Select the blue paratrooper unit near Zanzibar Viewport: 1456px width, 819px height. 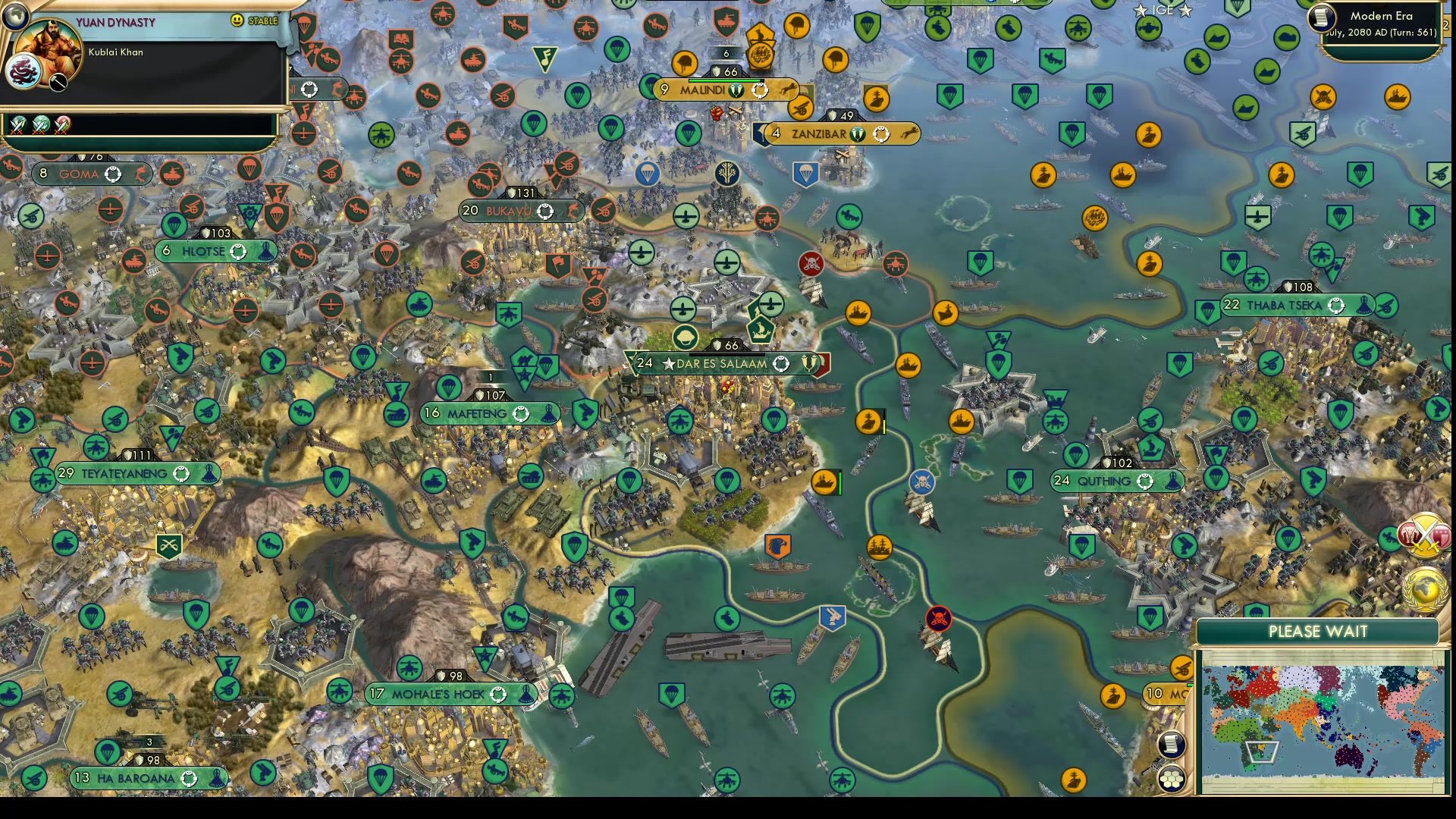tap(805, 174)
